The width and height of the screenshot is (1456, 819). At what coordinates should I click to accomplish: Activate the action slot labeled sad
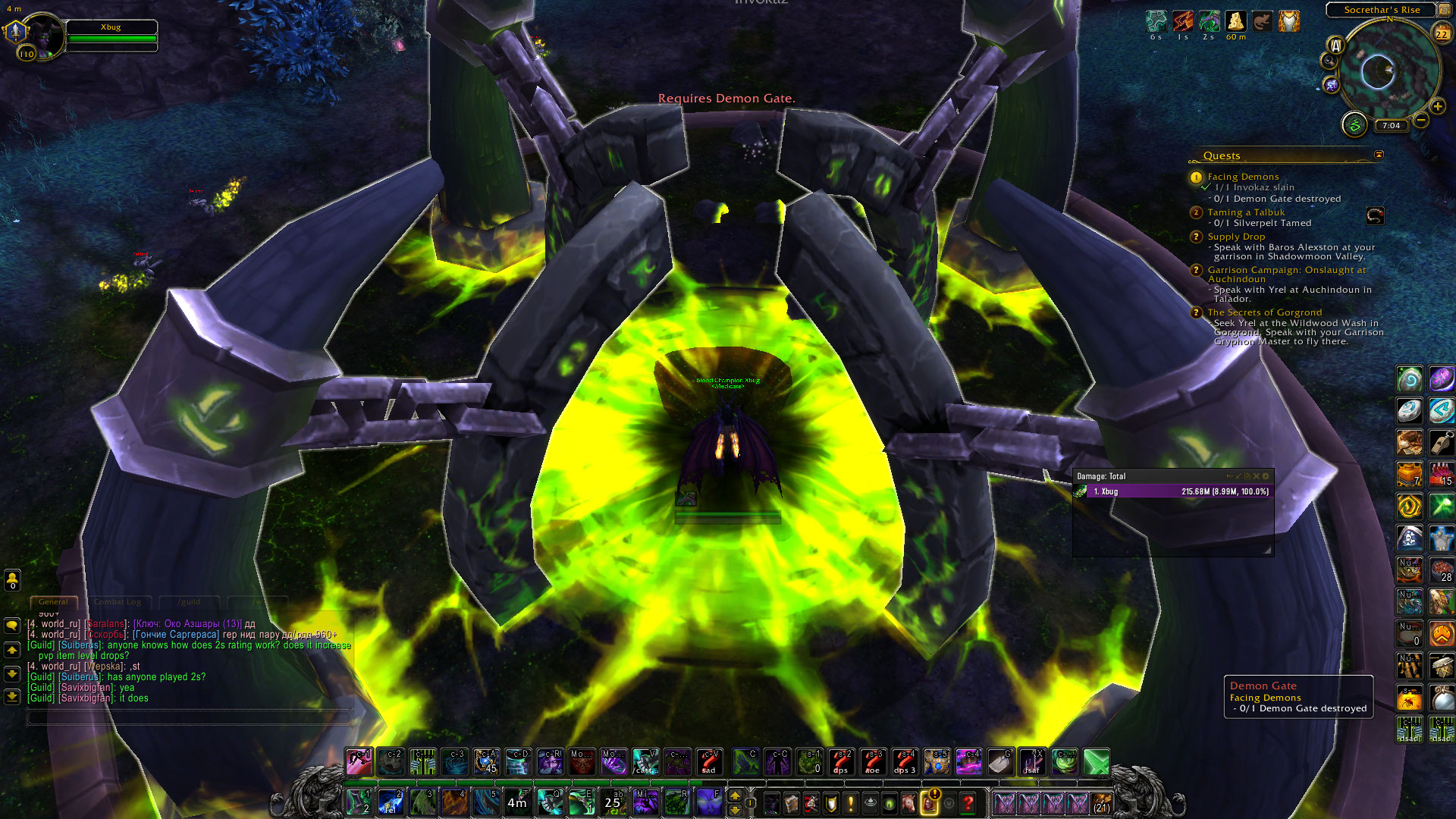(x=709, y=761)
